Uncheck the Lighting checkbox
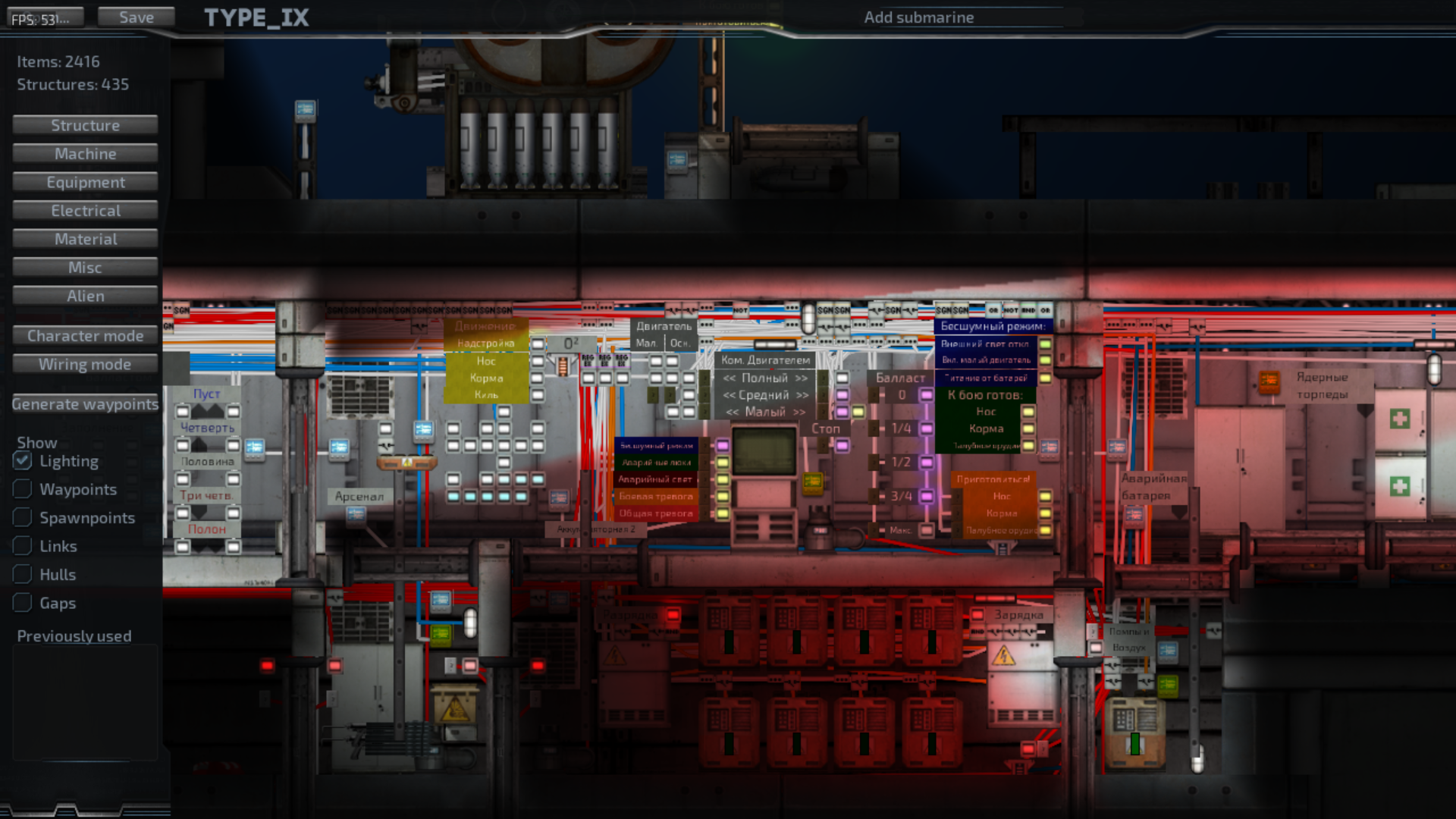 pos(22,460)
